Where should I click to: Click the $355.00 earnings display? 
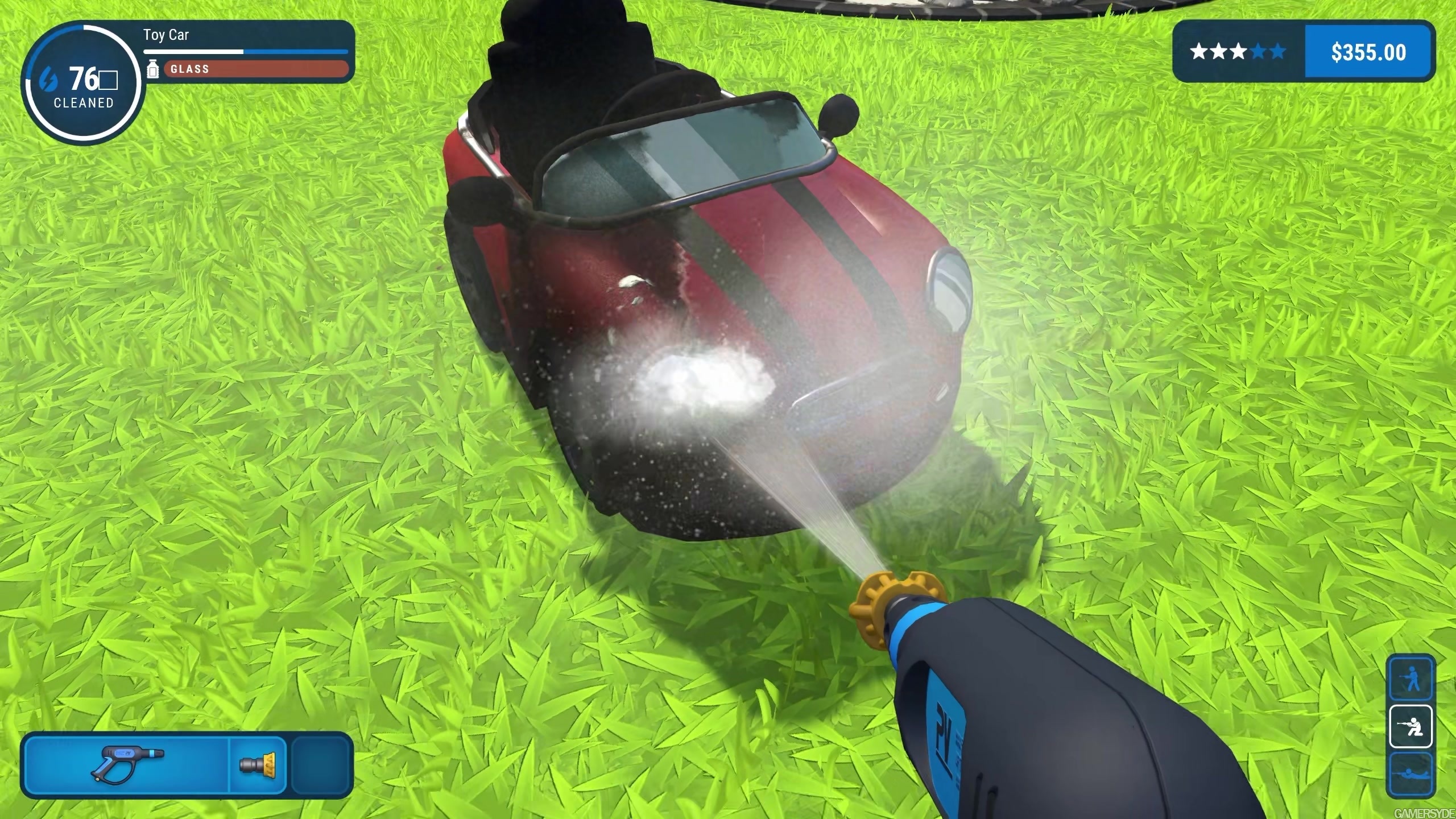(x=1367, y=52)
